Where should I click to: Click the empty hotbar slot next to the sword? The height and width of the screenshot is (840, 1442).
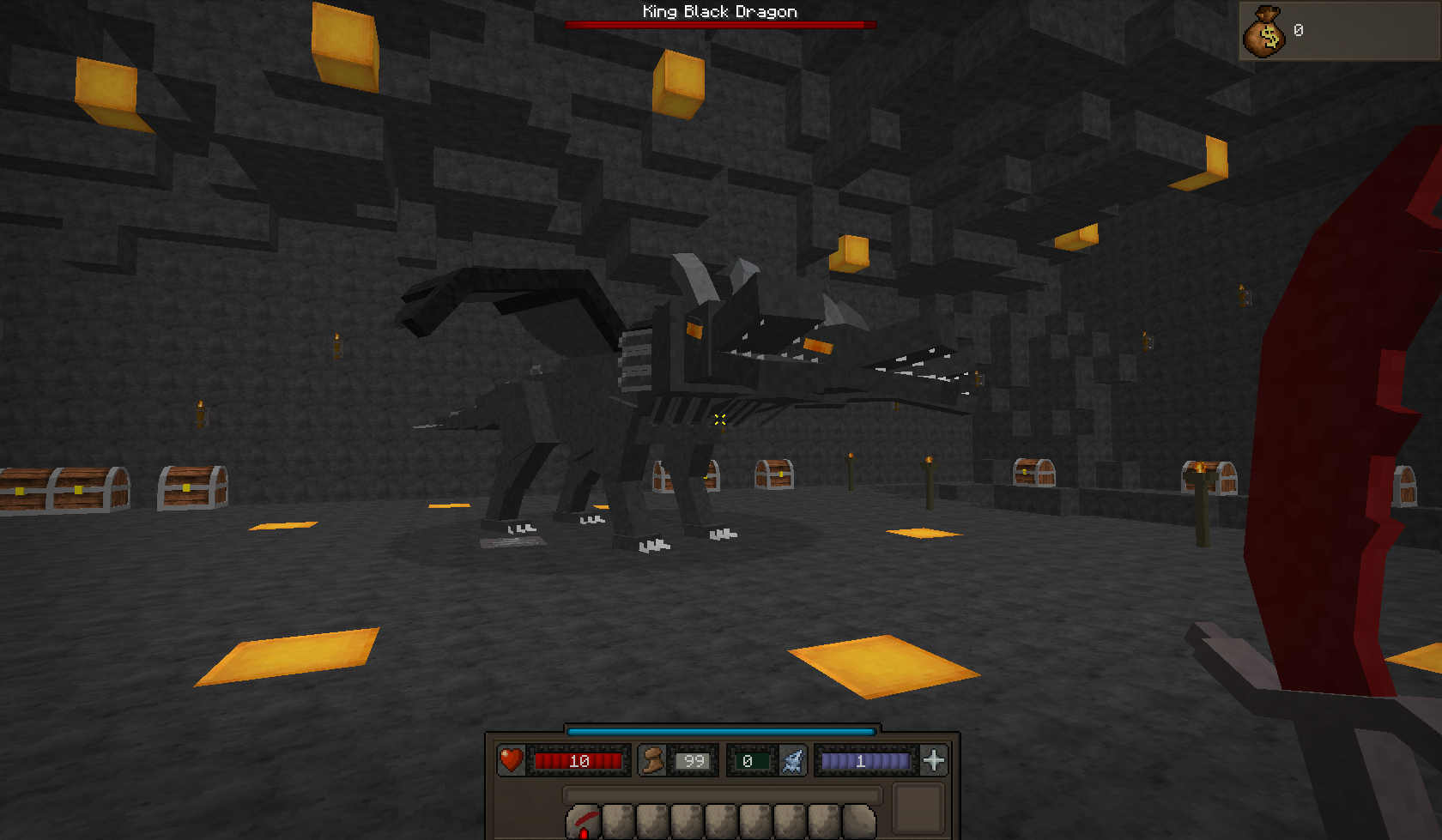(x=620, y=824)
